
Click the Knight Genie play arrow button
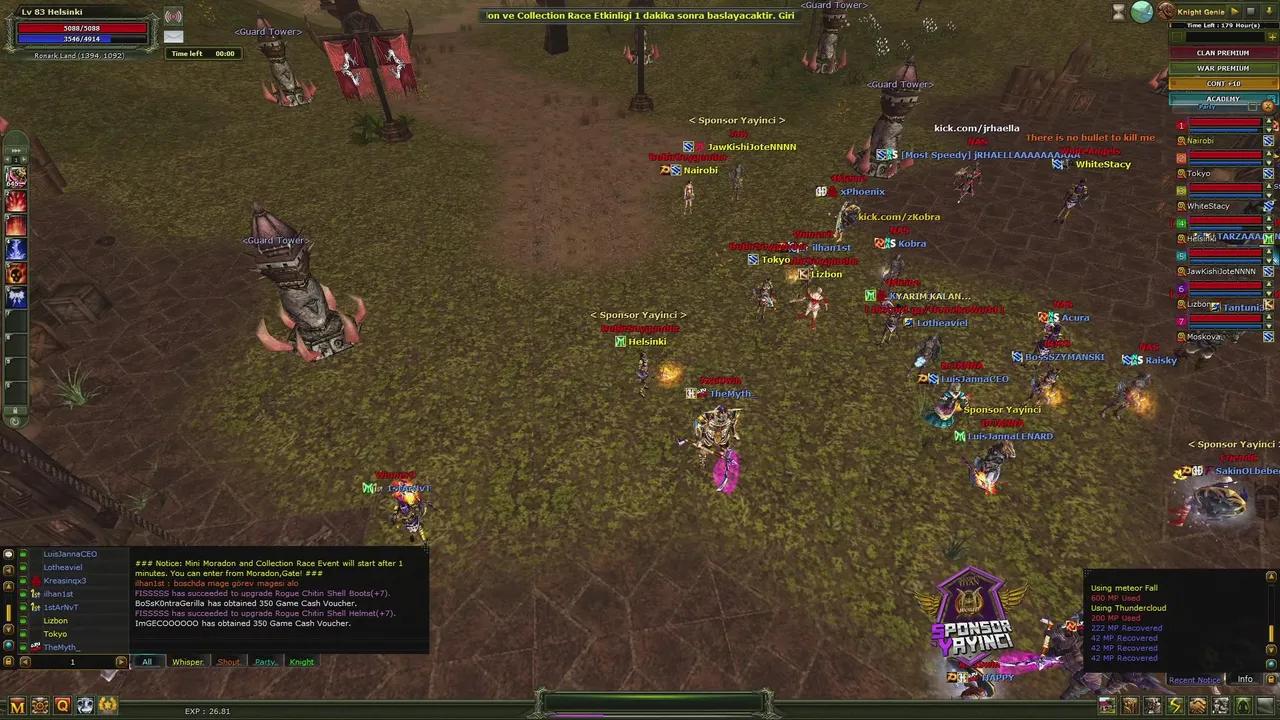1235,12
